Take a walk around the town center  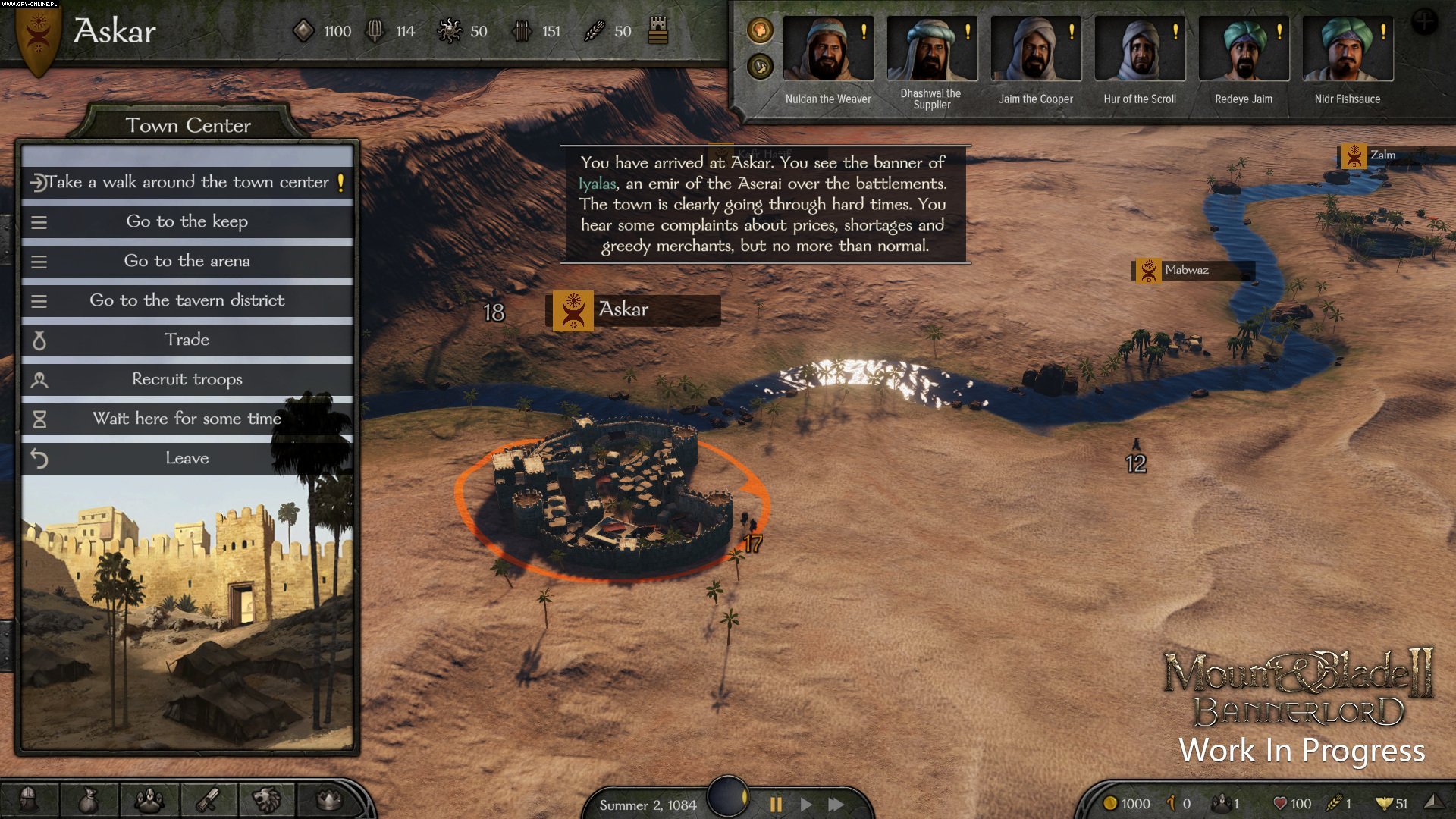[x=187, y=182]
